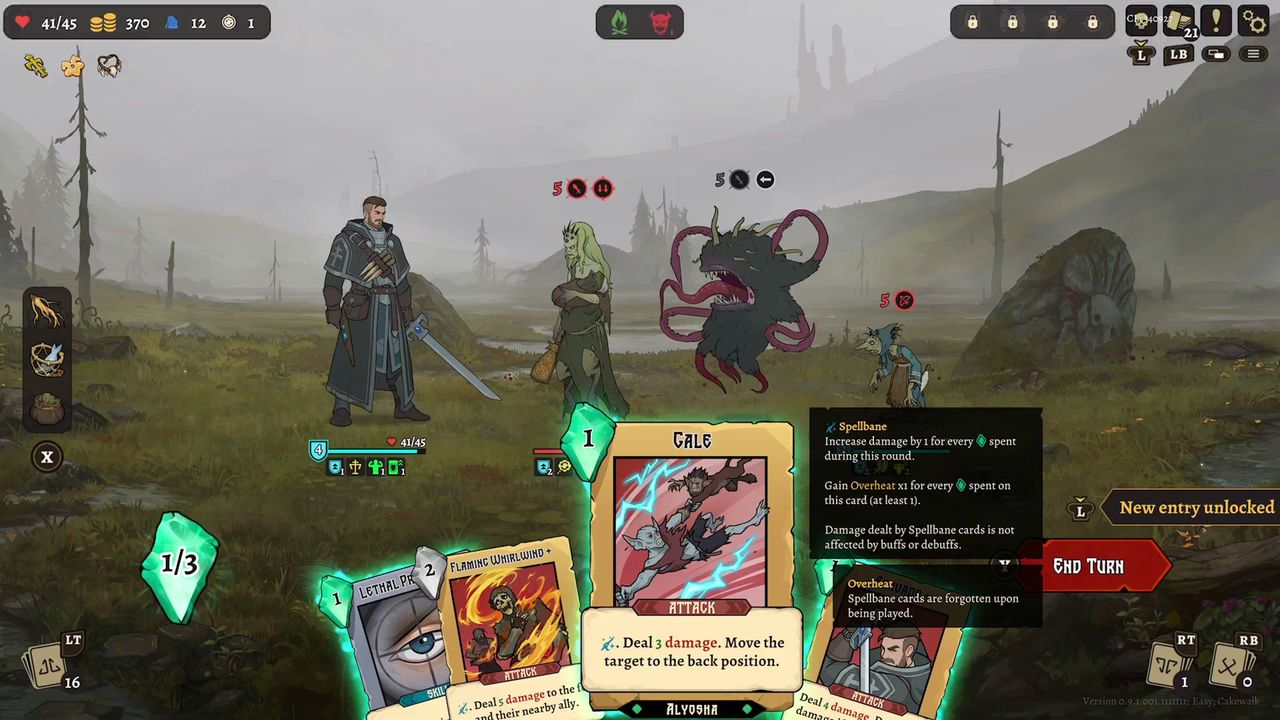Open the gears settings menu
Image resolution: width=1280 pixels, height=720 pixels.
coord(1253,20)
